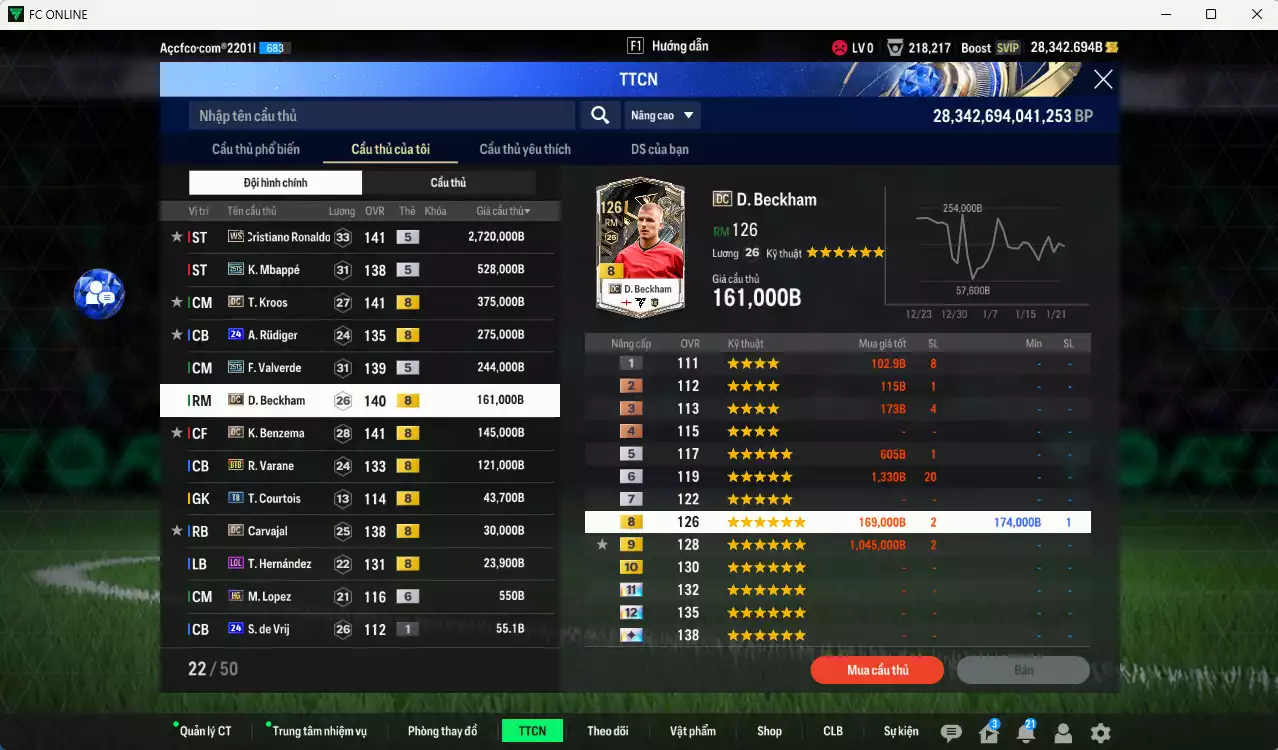Open the Nâng cao dropdown
Viewport: 1278px width, 750px height.
662,116
